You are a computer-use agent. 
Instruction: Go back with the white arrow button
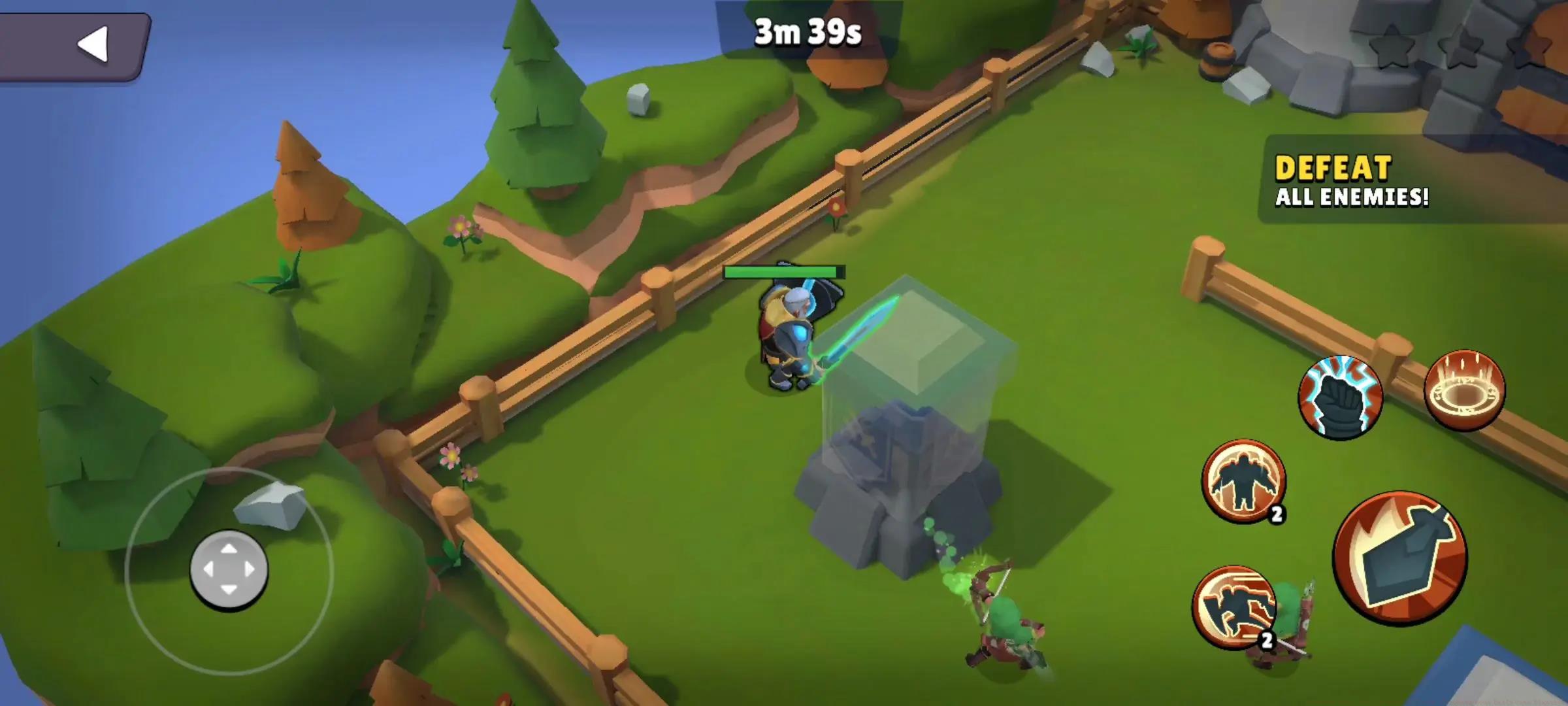click(x=91, y=44)
